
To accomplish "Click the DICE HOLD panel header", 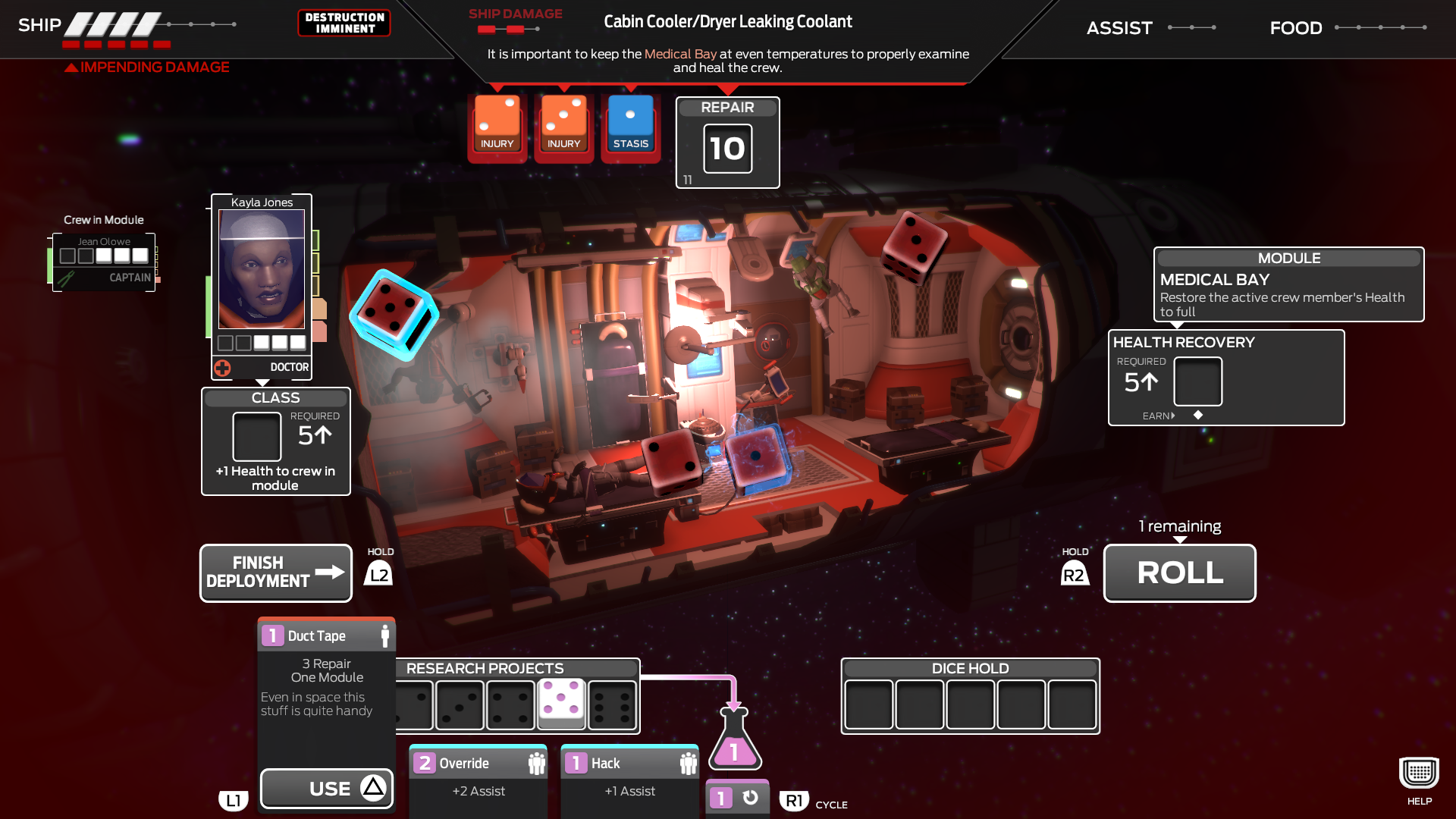I will [x=970, y=668].
